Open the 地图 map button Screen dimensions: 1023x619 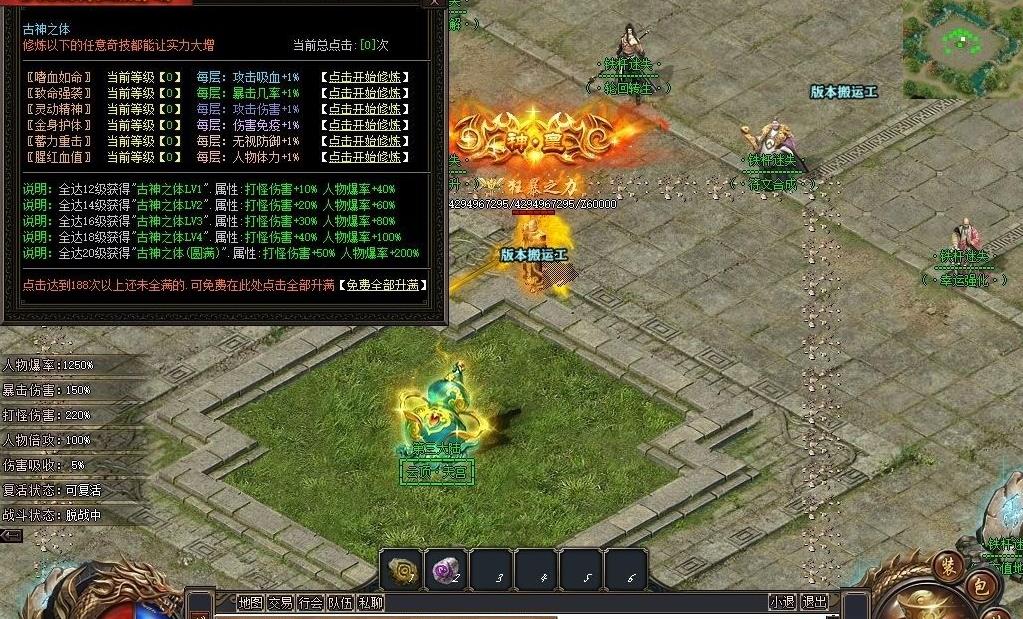point(250,602)
